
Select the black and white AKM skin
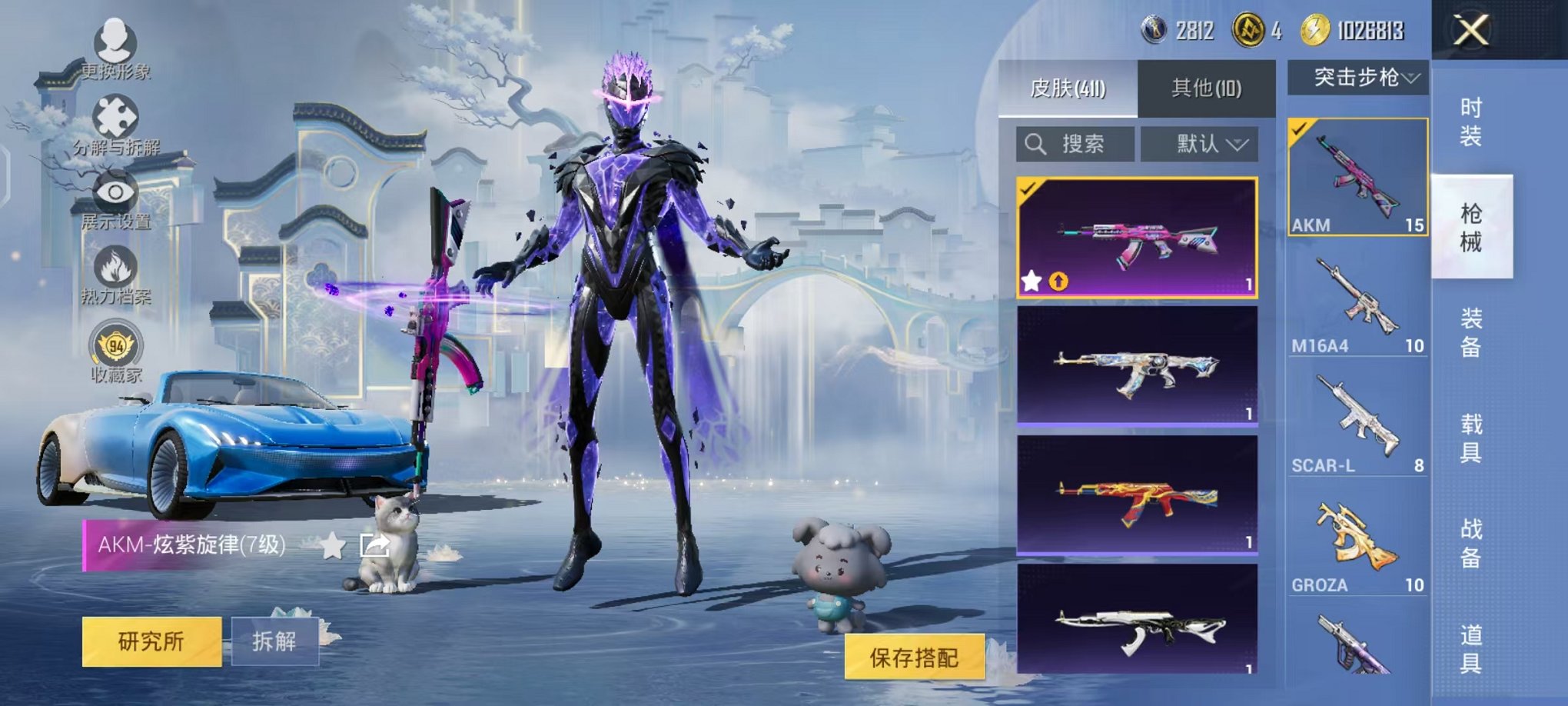coord(1137,621)
